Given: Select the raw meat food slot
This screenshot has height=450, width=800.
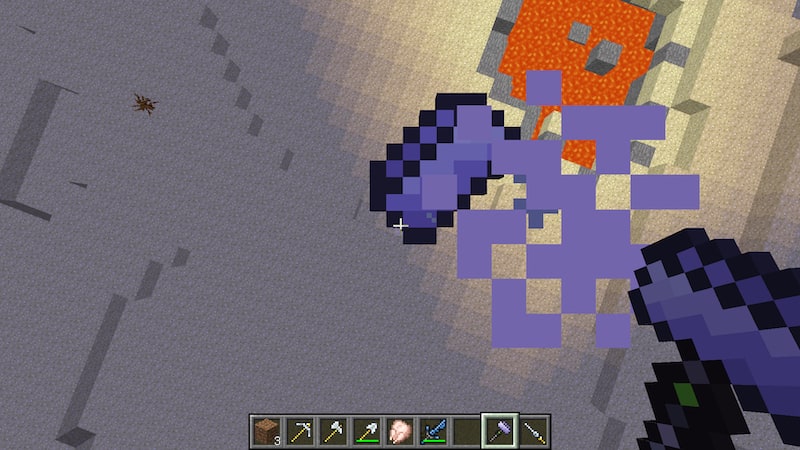Looking at the screenshot, I should pyautogui.click(x=399, y=429).
